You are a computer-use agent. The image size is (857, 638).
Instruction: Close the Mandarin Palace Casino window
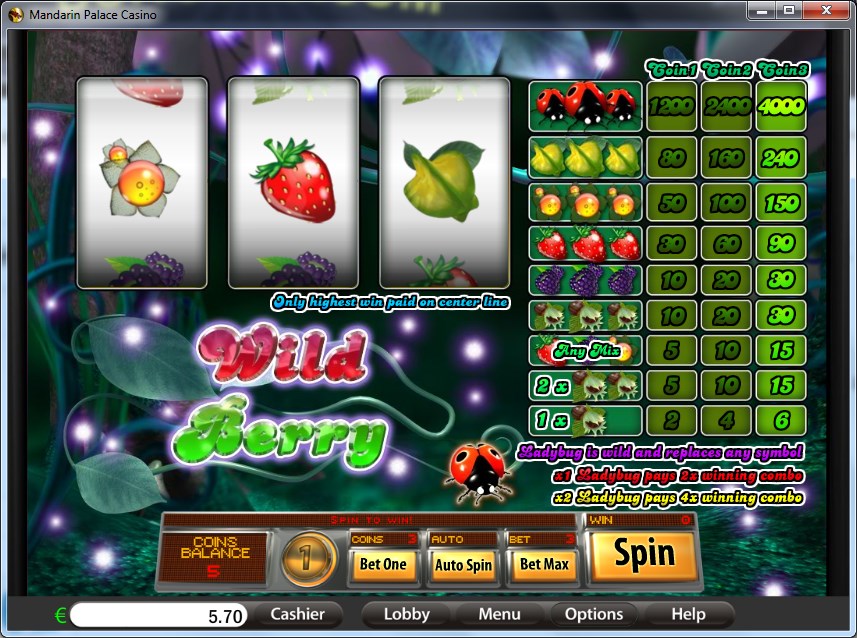[826, 10]
